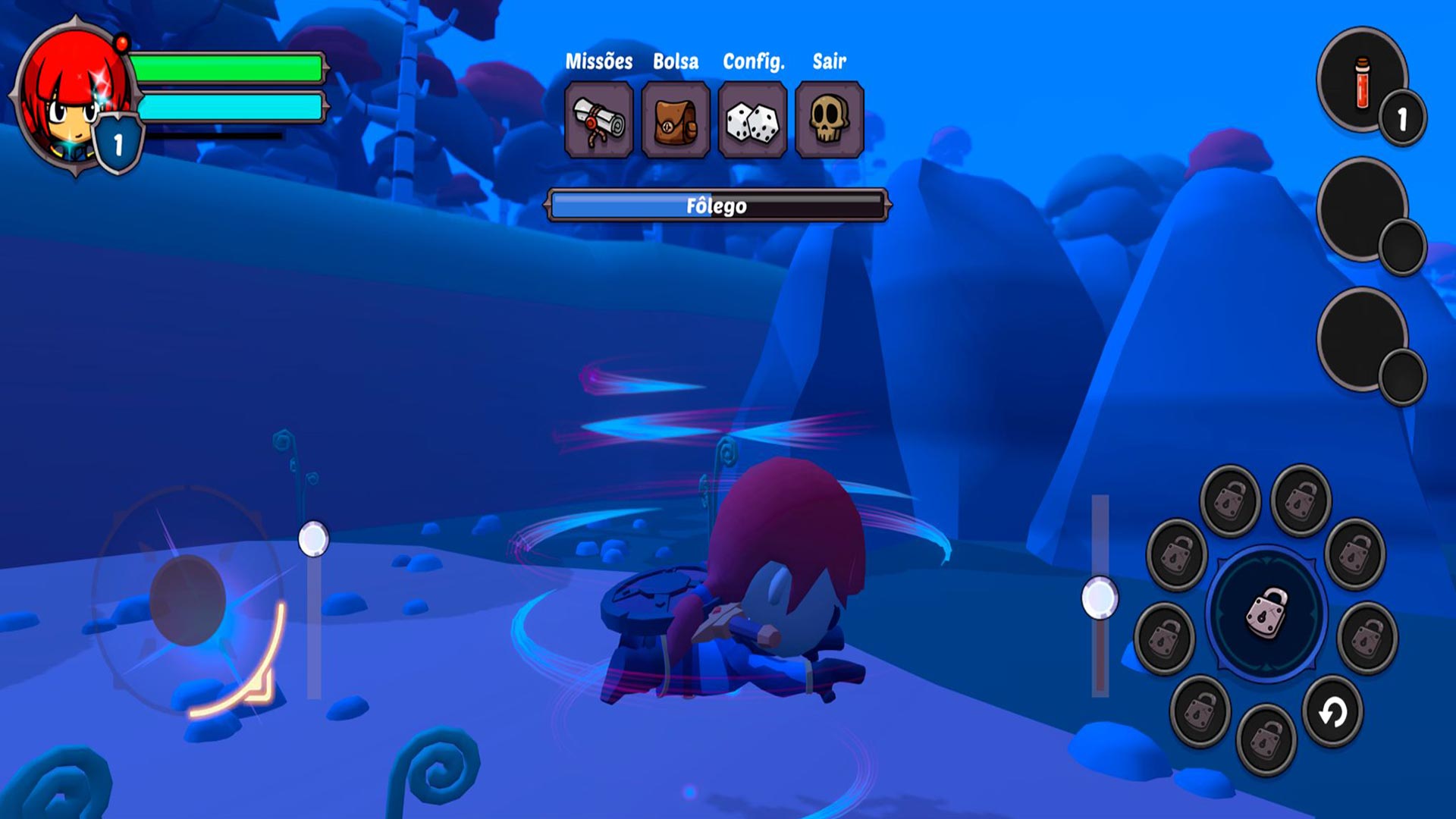1456x819 pixels.
Task: Tap the central locked attack button
Action: tap(1266, 613)
